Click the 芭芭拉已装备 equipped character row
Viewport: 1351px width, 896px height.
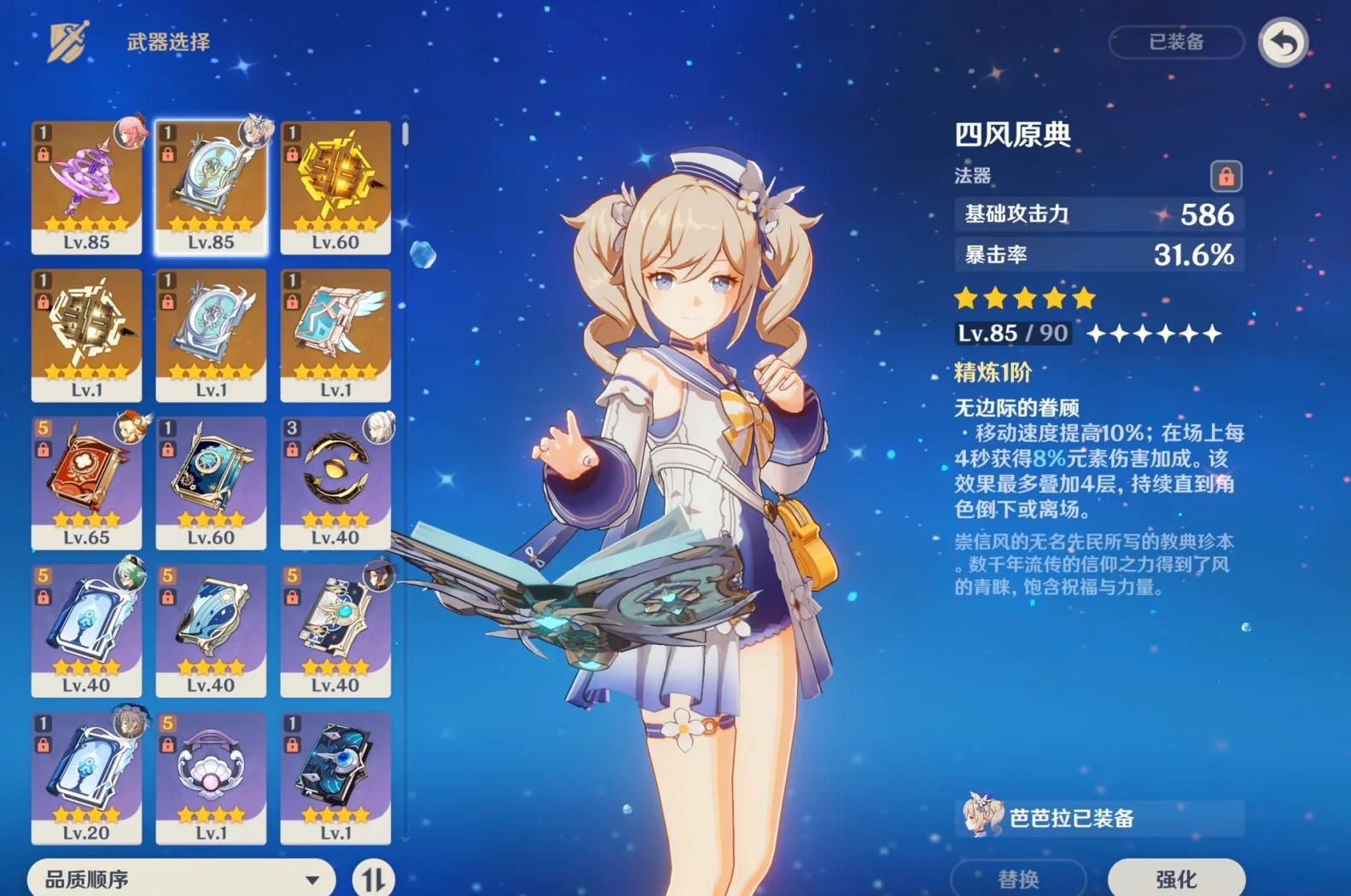tap(1098, 817)
